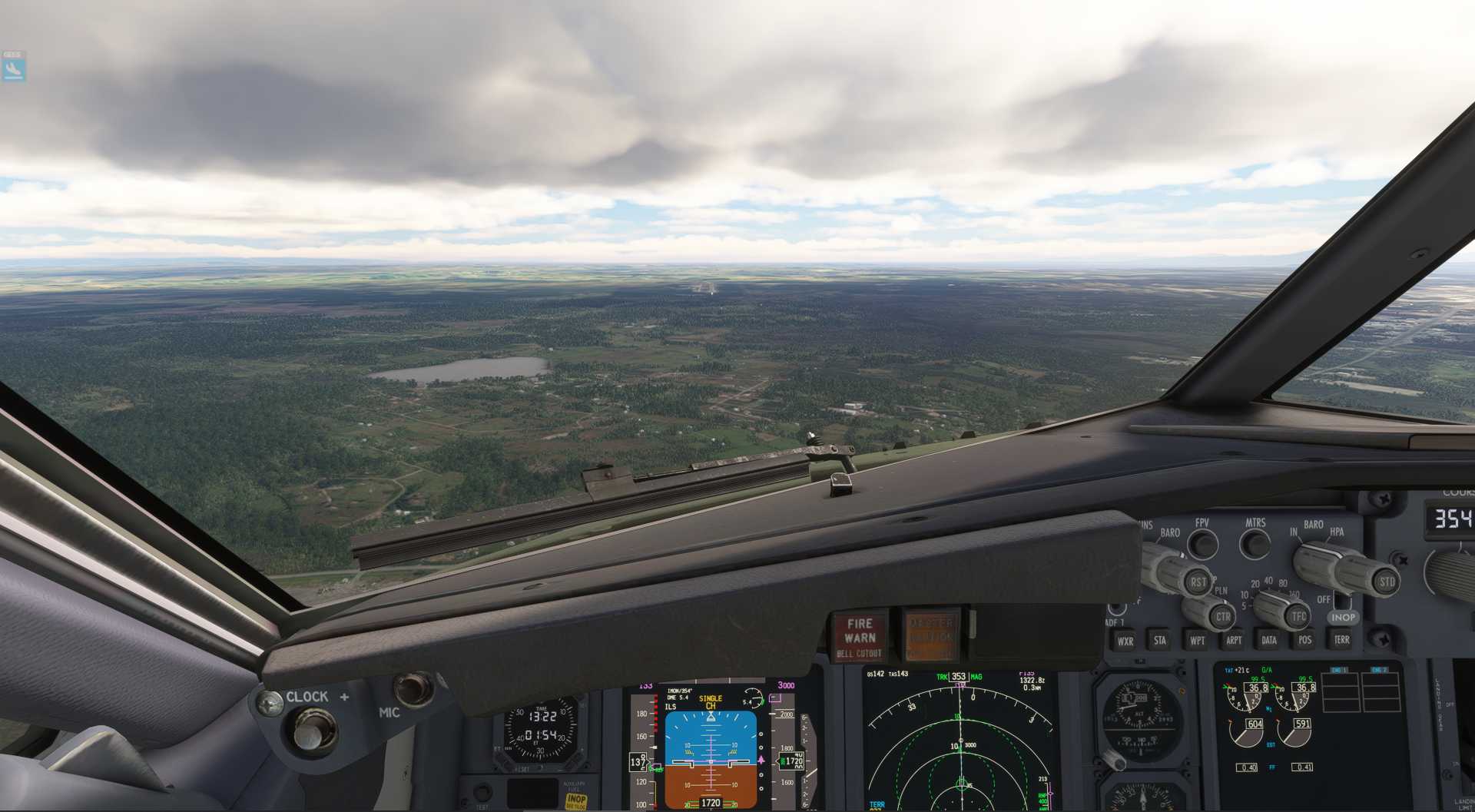Show airports with the ARPT button
The width and height of the screenshot is (1475, 812).
pos(1234,639)
